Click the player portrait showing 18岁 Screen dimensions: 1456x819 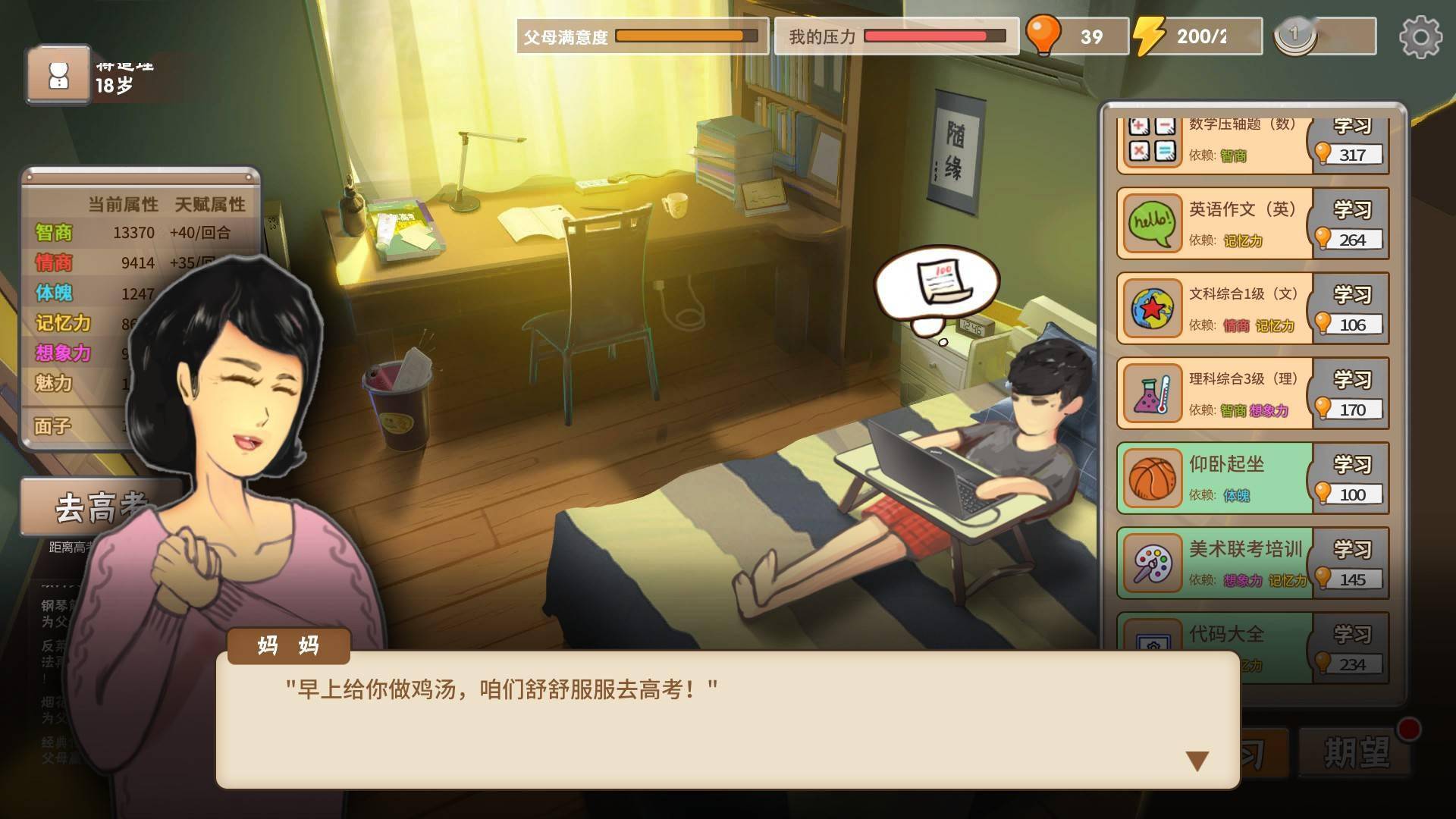59,74
